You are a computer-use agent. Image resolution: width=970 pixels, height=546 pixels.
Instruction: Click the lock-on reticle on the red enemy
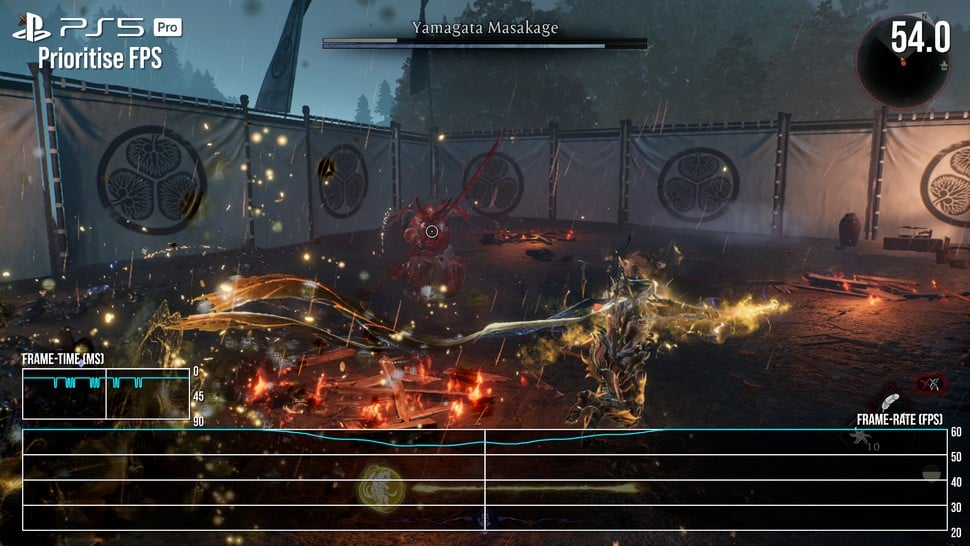432,231
